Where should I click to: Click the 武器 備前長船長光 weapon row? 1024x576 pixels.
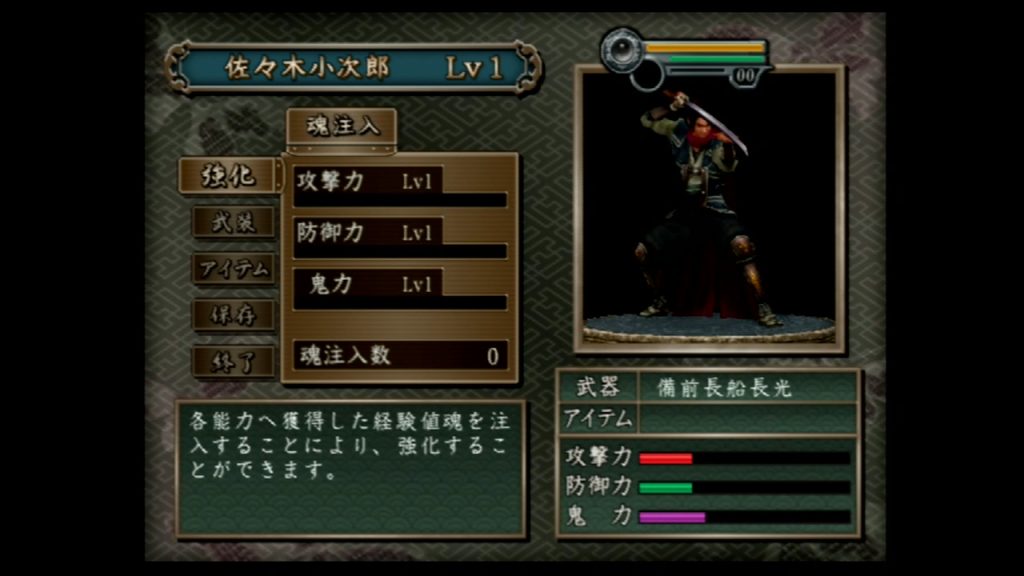[x=708, y=387]
